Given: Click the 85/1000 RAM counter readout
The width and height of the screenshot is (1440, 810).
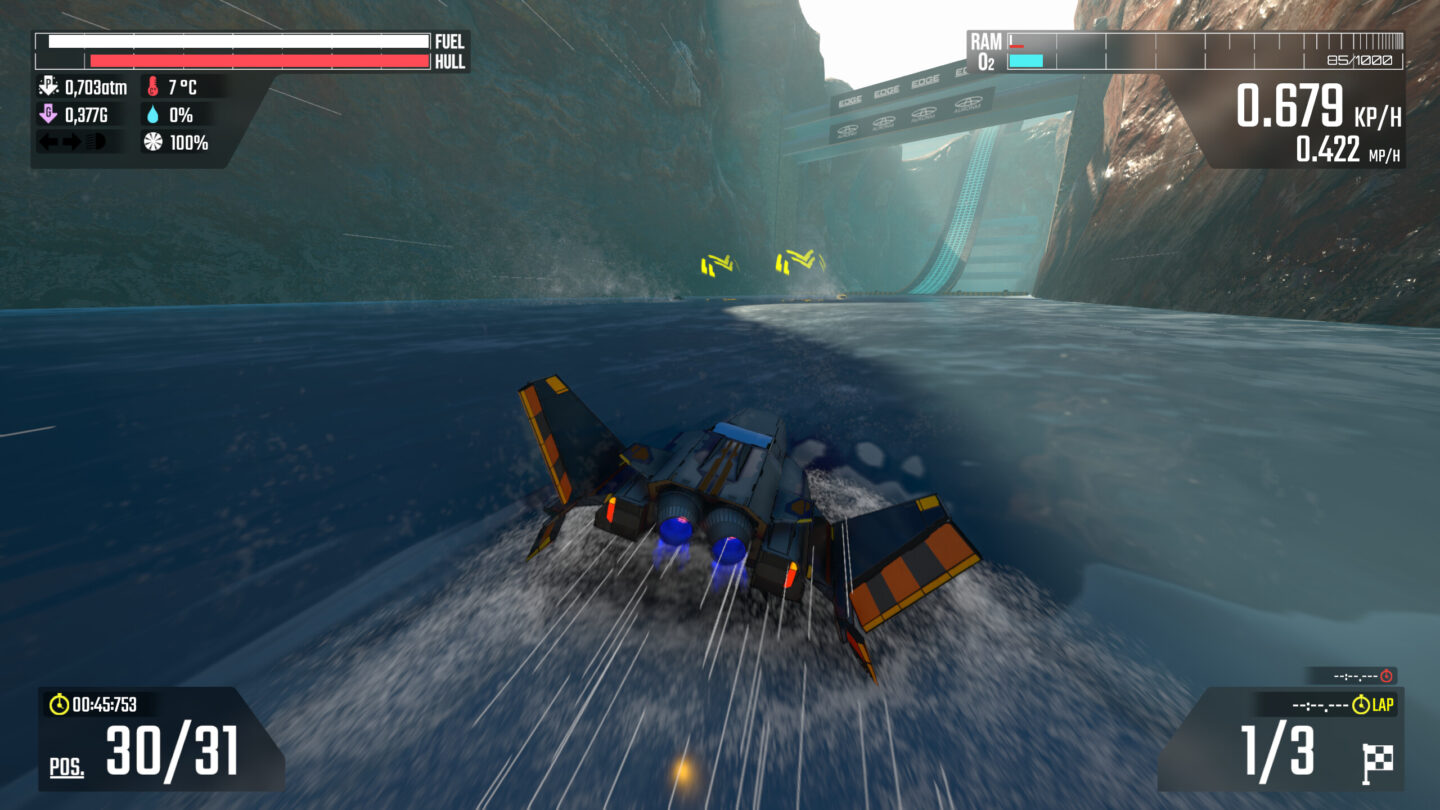Looking at the screenshot, I should point(1360,61).
